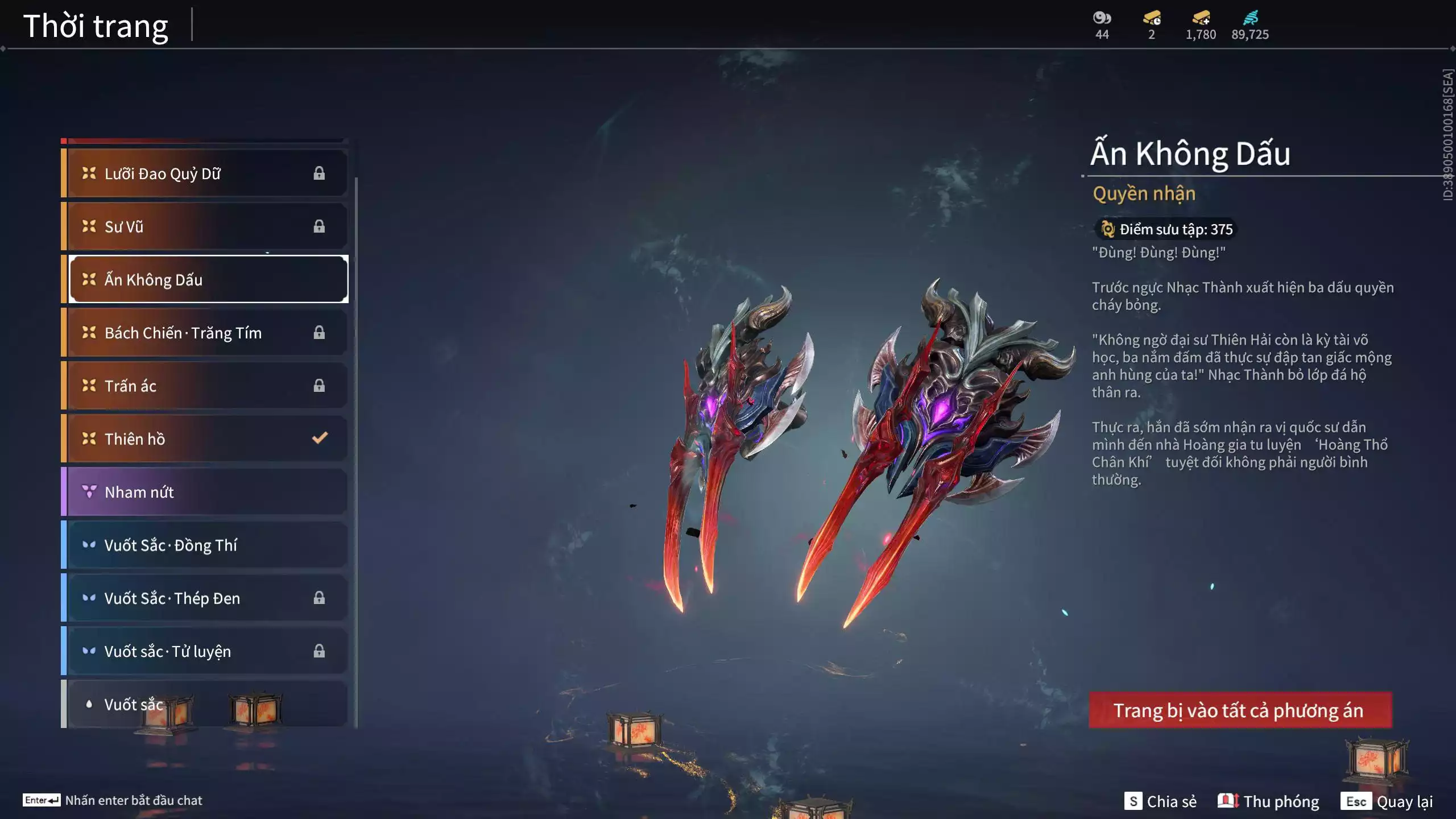Viewport: 1456px width, 819px height.
Task: Select the Ấn Không Dấu entry
Action: coord(208,279)
